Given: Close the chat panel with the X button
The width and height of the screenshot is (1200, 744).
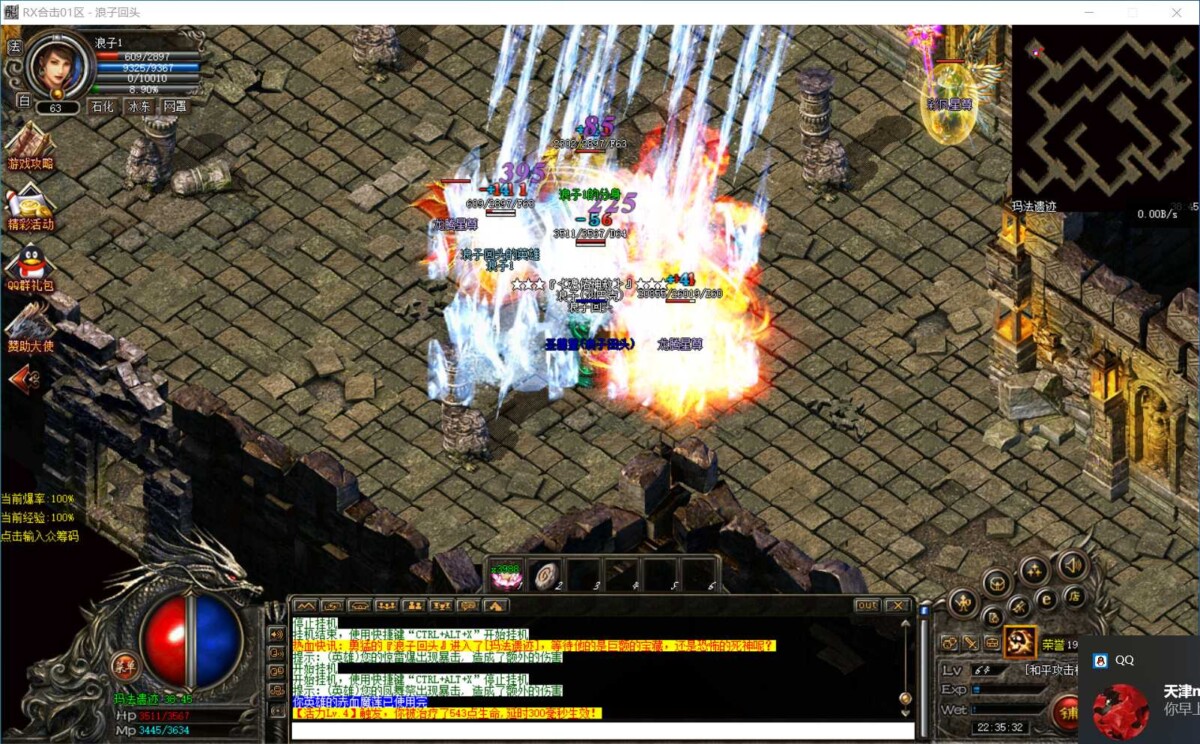Looking at the screenshot, I should pos(897,605).
